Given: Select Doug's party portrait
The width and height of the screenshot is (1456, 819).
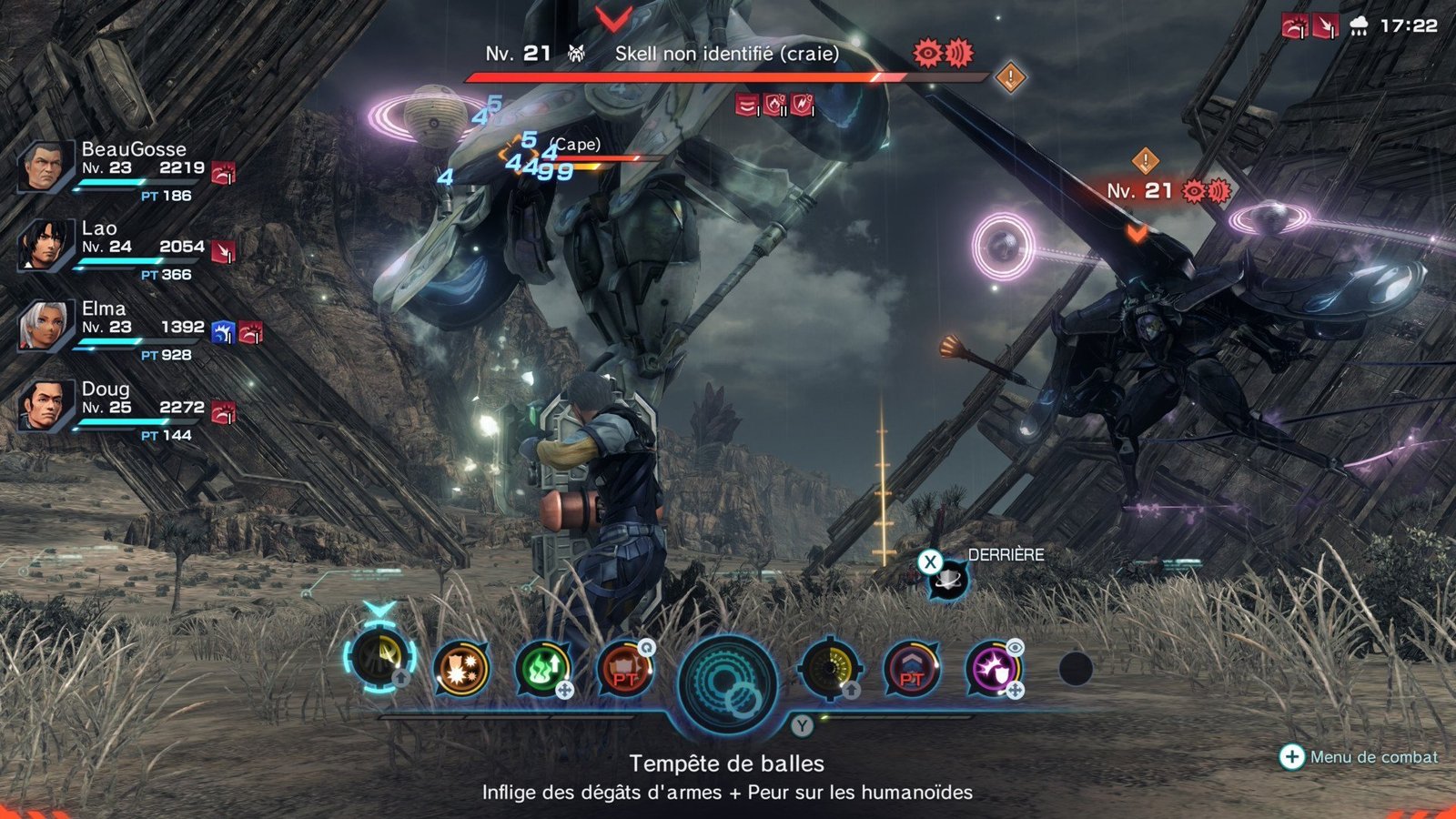Looking at the screenshot, I should coord(44,406).
